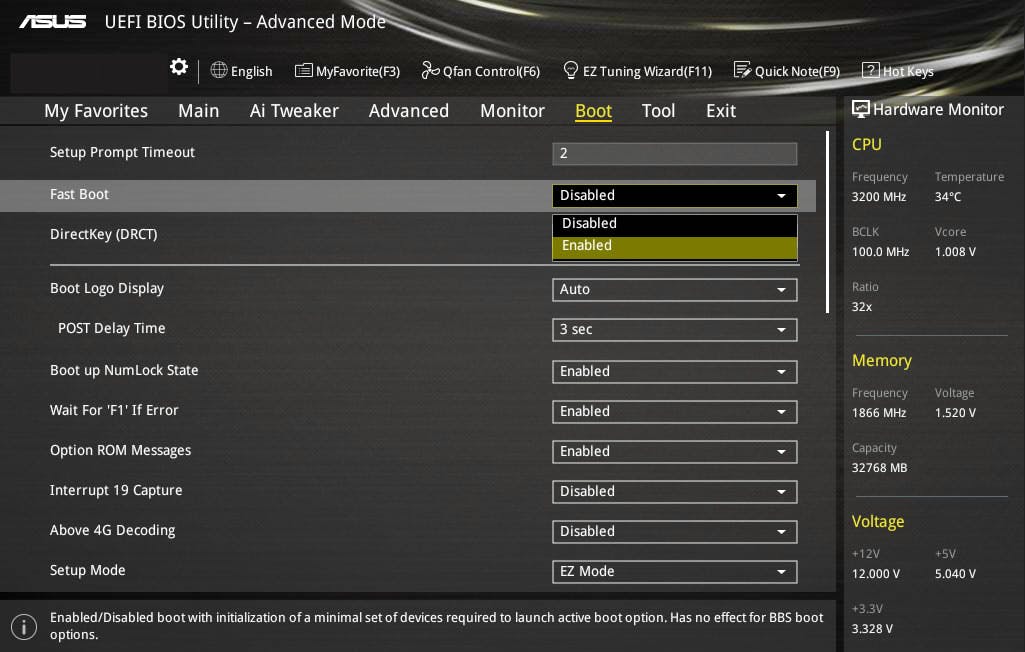
Task: Open the Tool tab
Action: (x=658, y=111)
